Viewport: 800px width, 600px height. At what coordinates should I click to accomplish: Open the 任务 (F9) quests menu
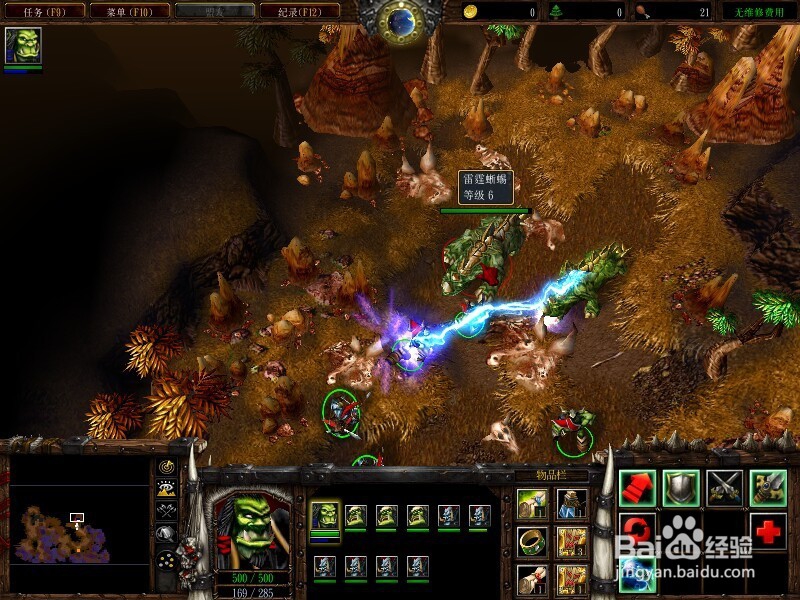pos(43,11)
